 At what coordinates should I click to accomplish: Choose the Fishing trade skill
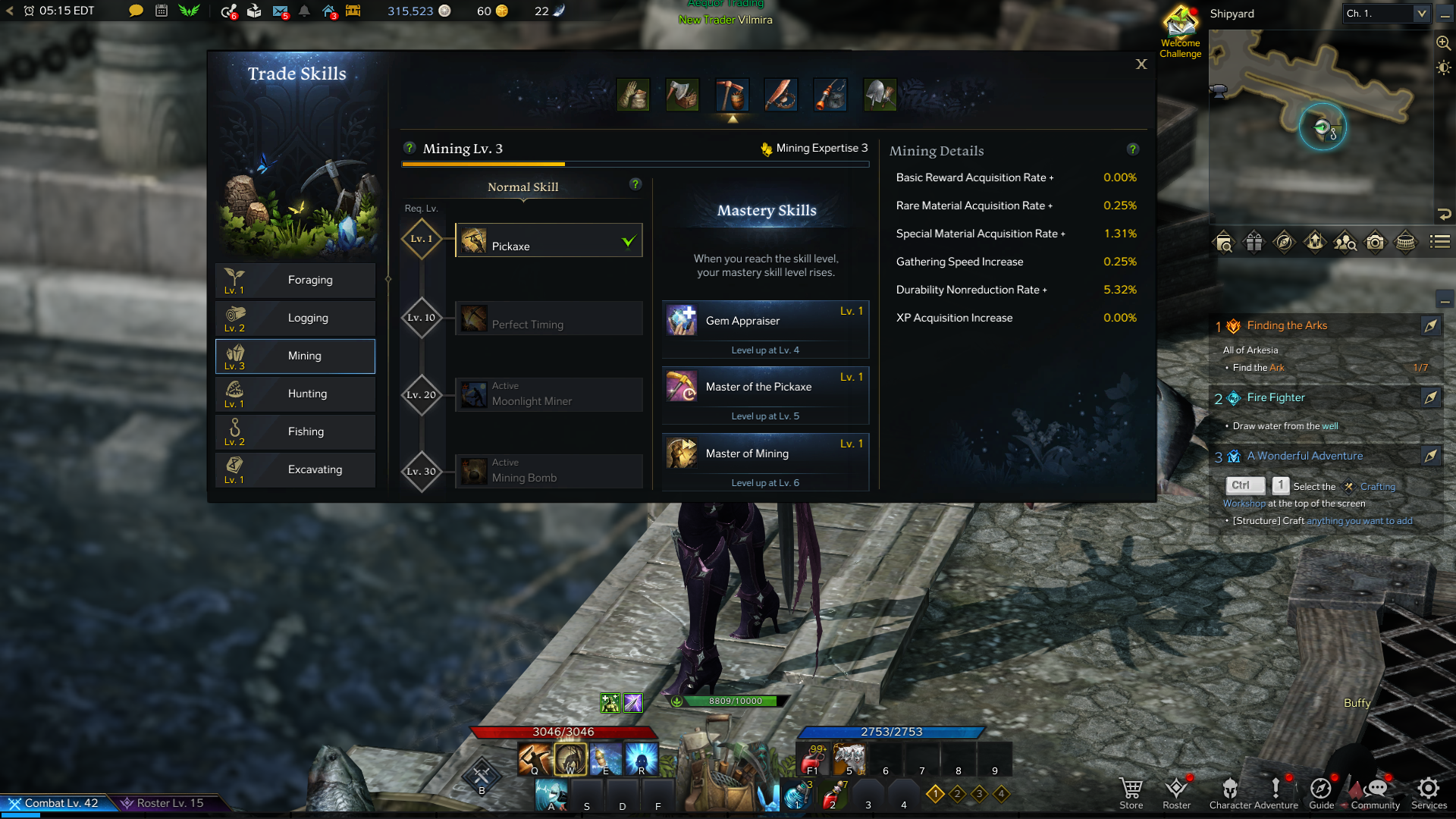[295, 431]
